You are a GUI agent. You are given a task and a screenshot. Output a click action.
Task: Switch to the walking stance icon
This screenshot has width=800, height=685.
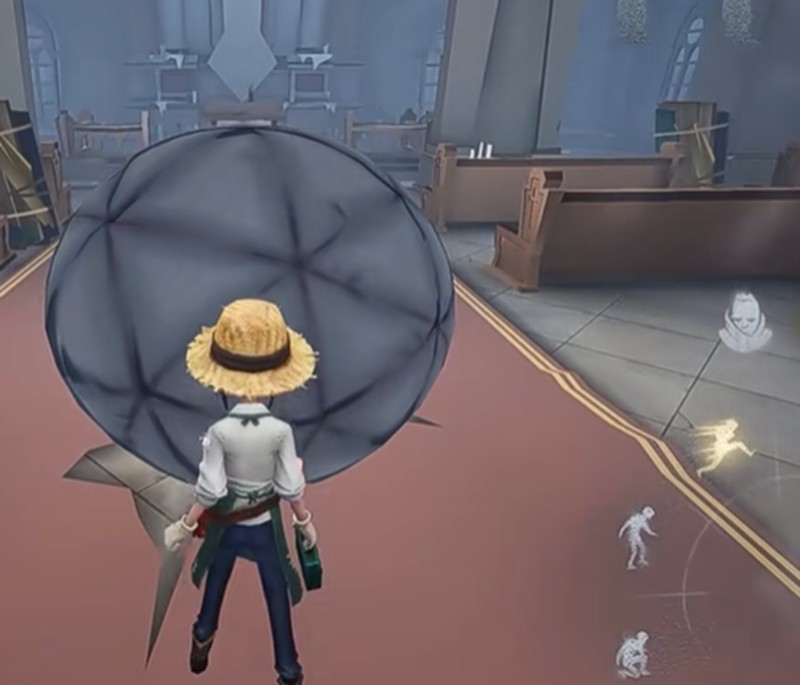[x=638, y=536]
